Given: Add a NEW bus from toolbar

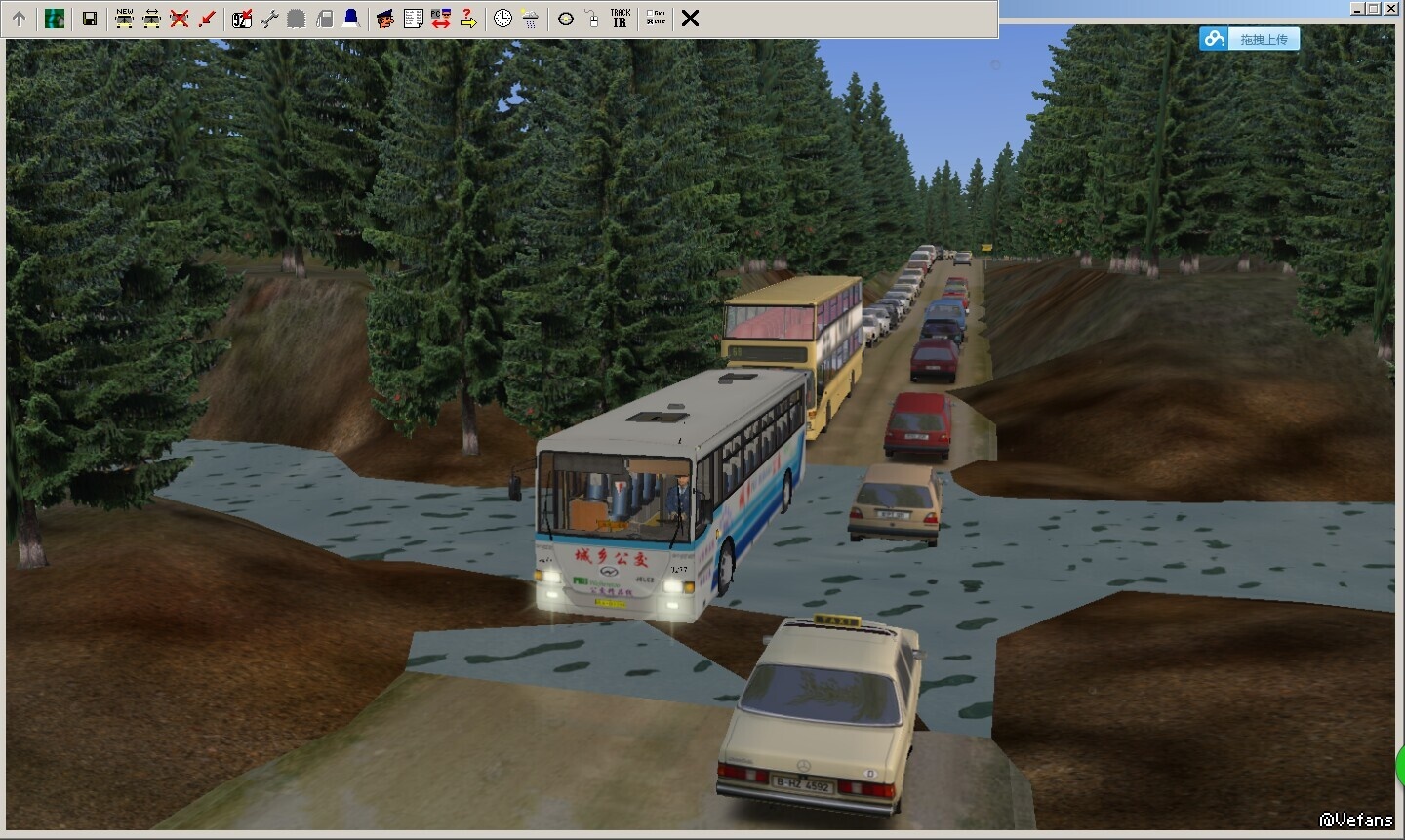Looking at the screenshot, I should (125, 19).
